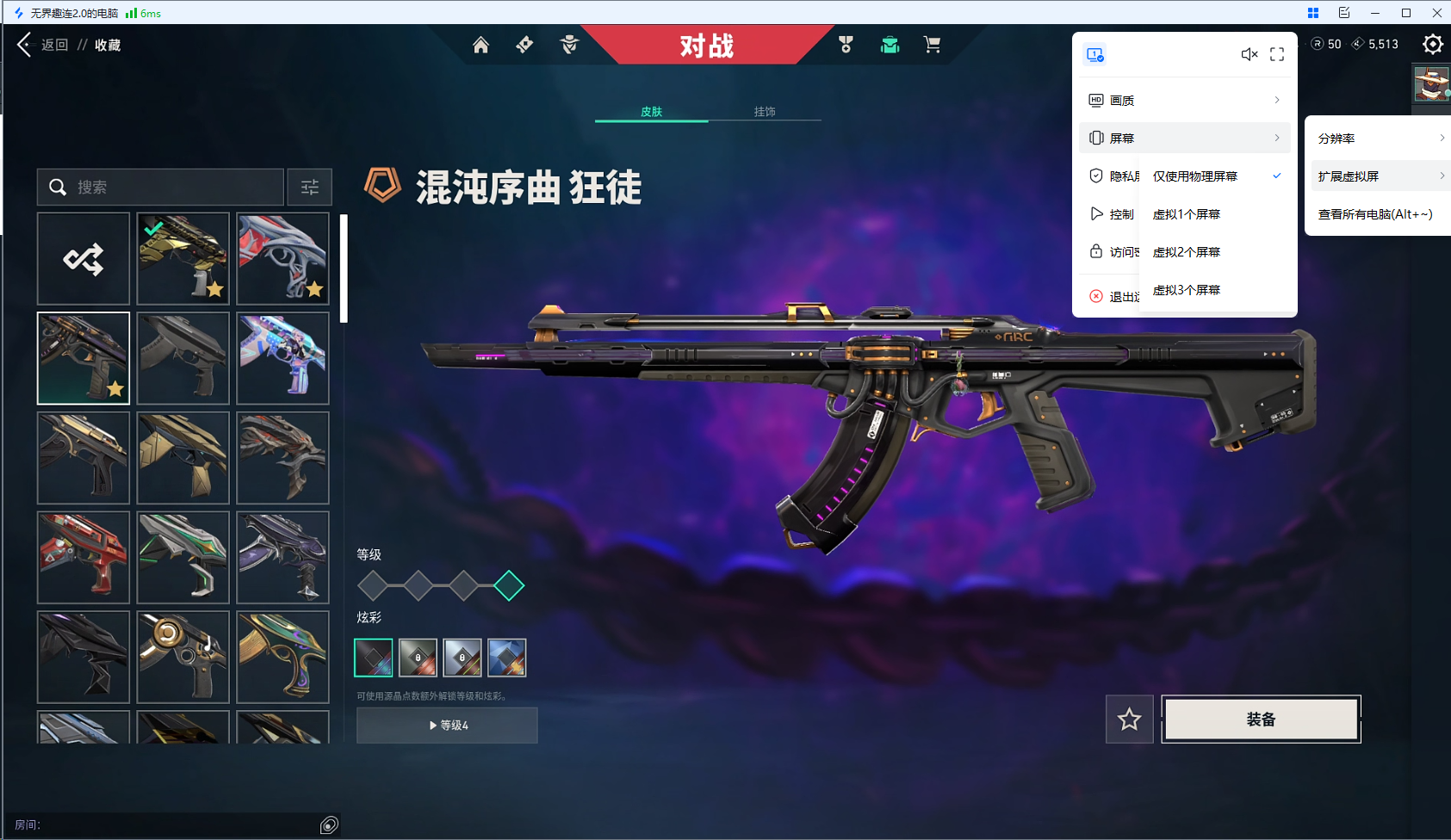Click the agent icon in the nav bar

(570, 45)
